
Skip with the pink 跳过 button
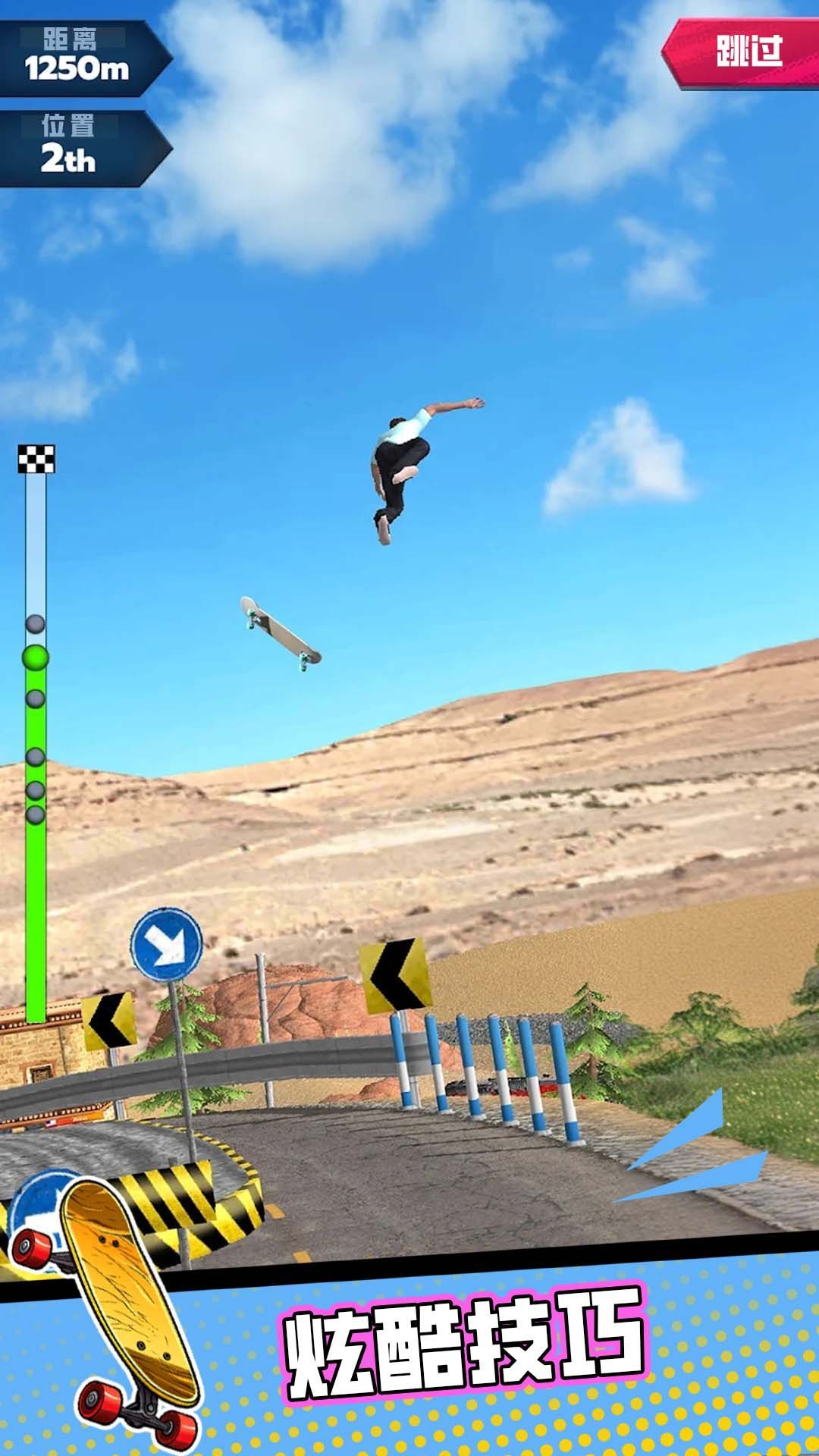point(747,52)
